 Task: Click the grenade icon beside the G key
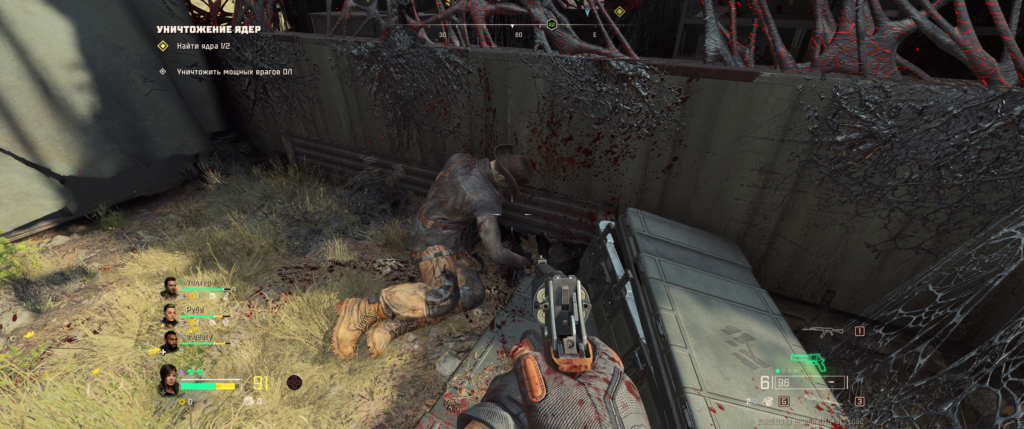tap(769, 401)
